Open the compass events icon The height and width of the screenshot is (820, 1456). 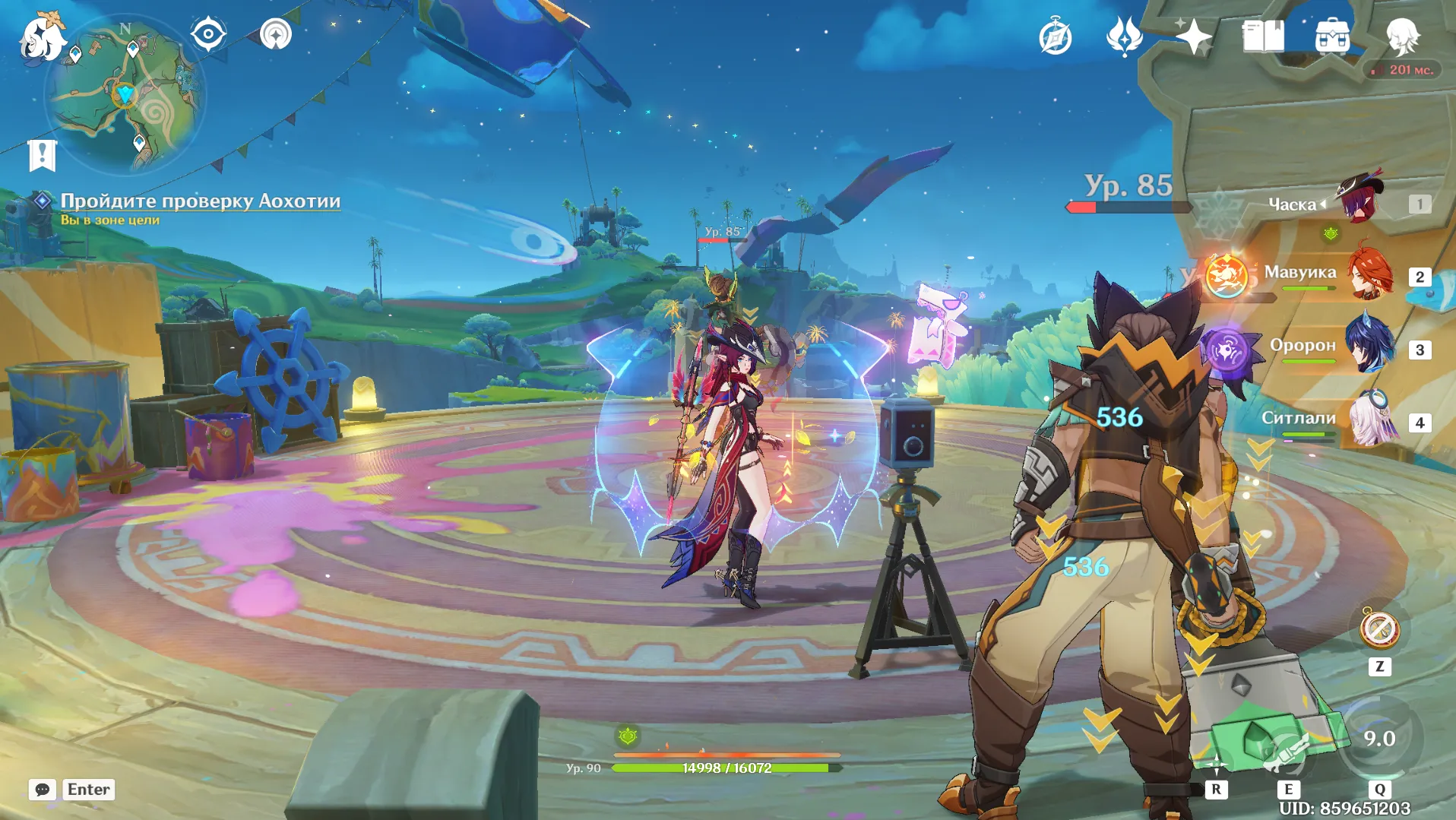(x=1056, y=36)
